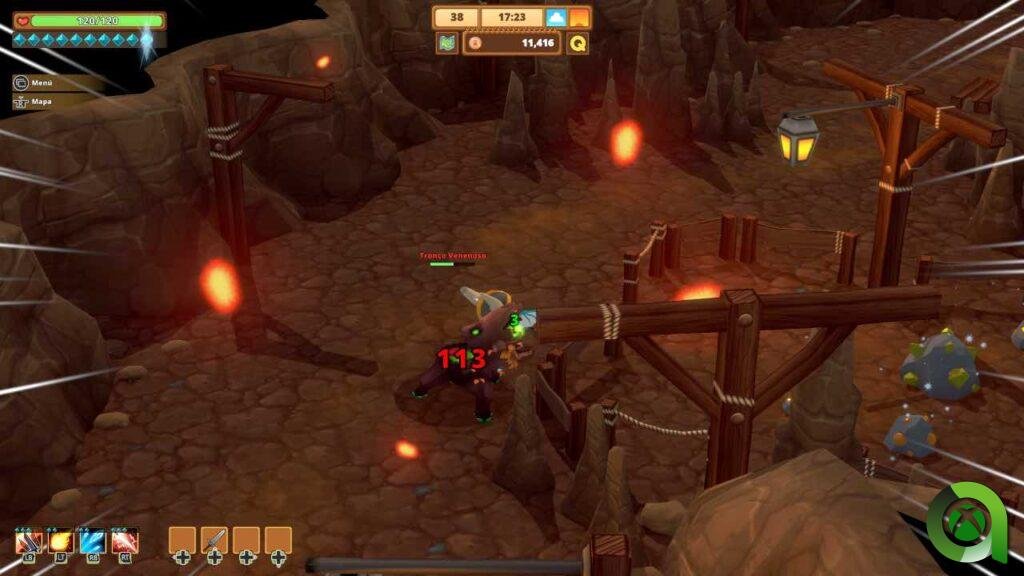Use the blue ice shards skill

92,541
